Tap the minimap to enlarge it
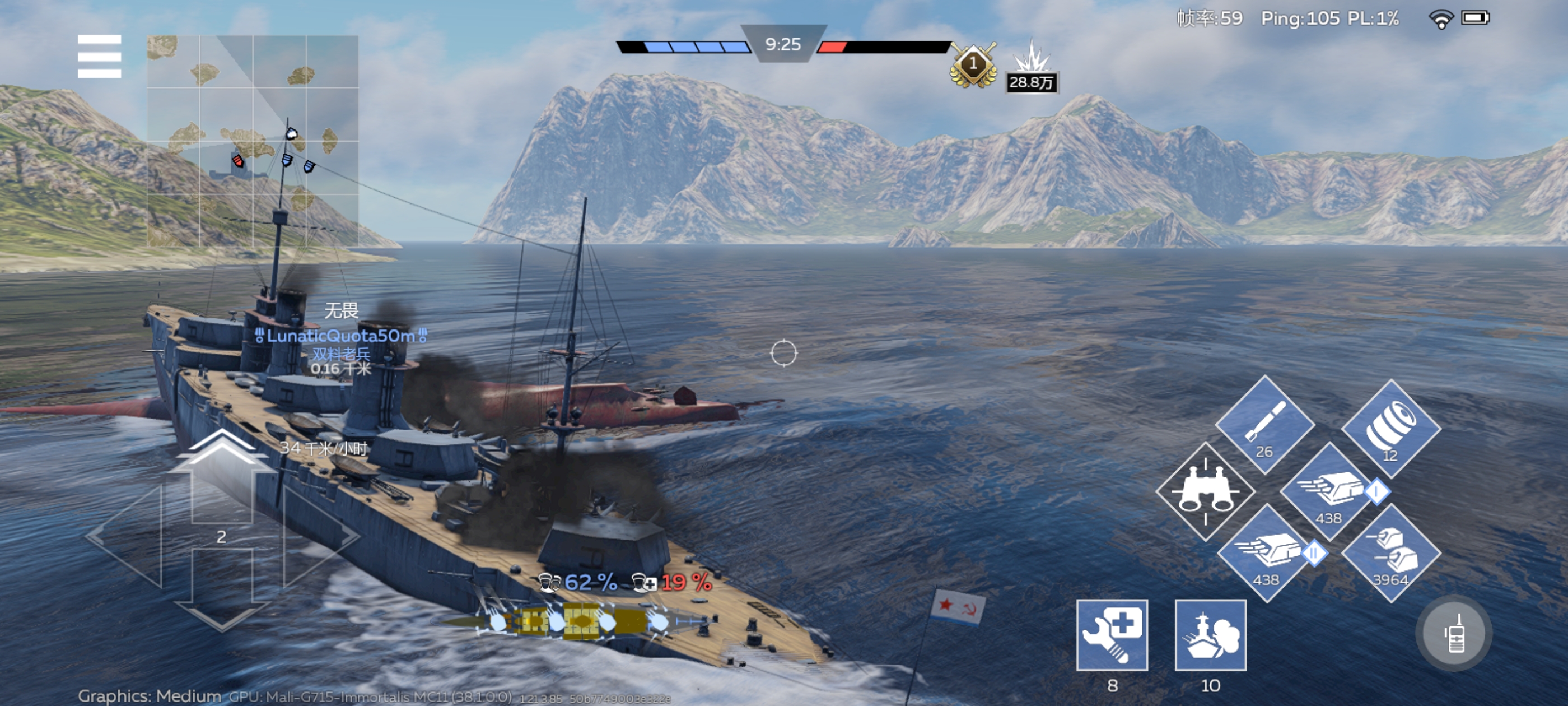This screenshot has height=706, width=1568. (x=253, y=141)
